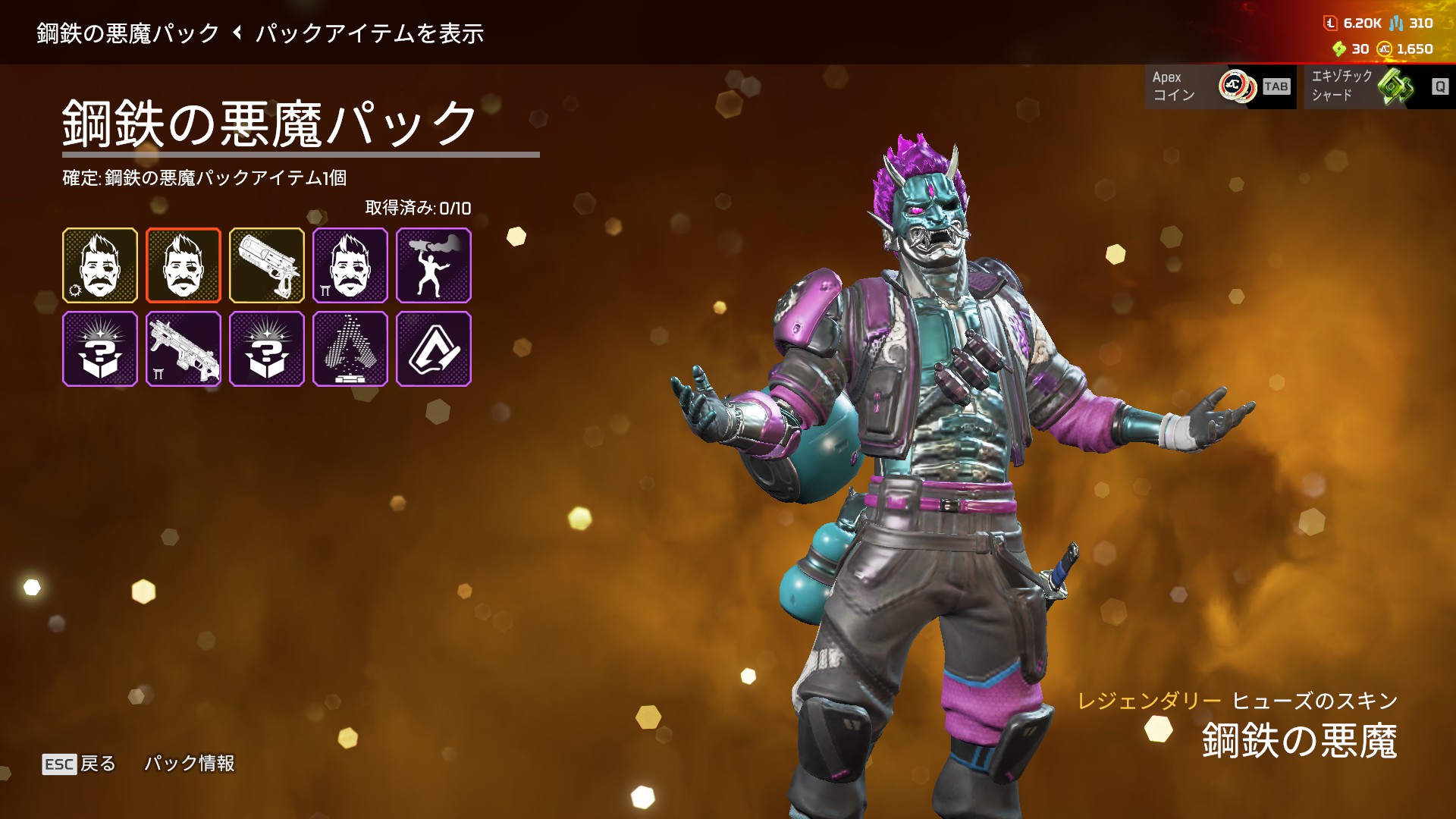Switch to the Apex コイン currency tab

[1220, 86]
